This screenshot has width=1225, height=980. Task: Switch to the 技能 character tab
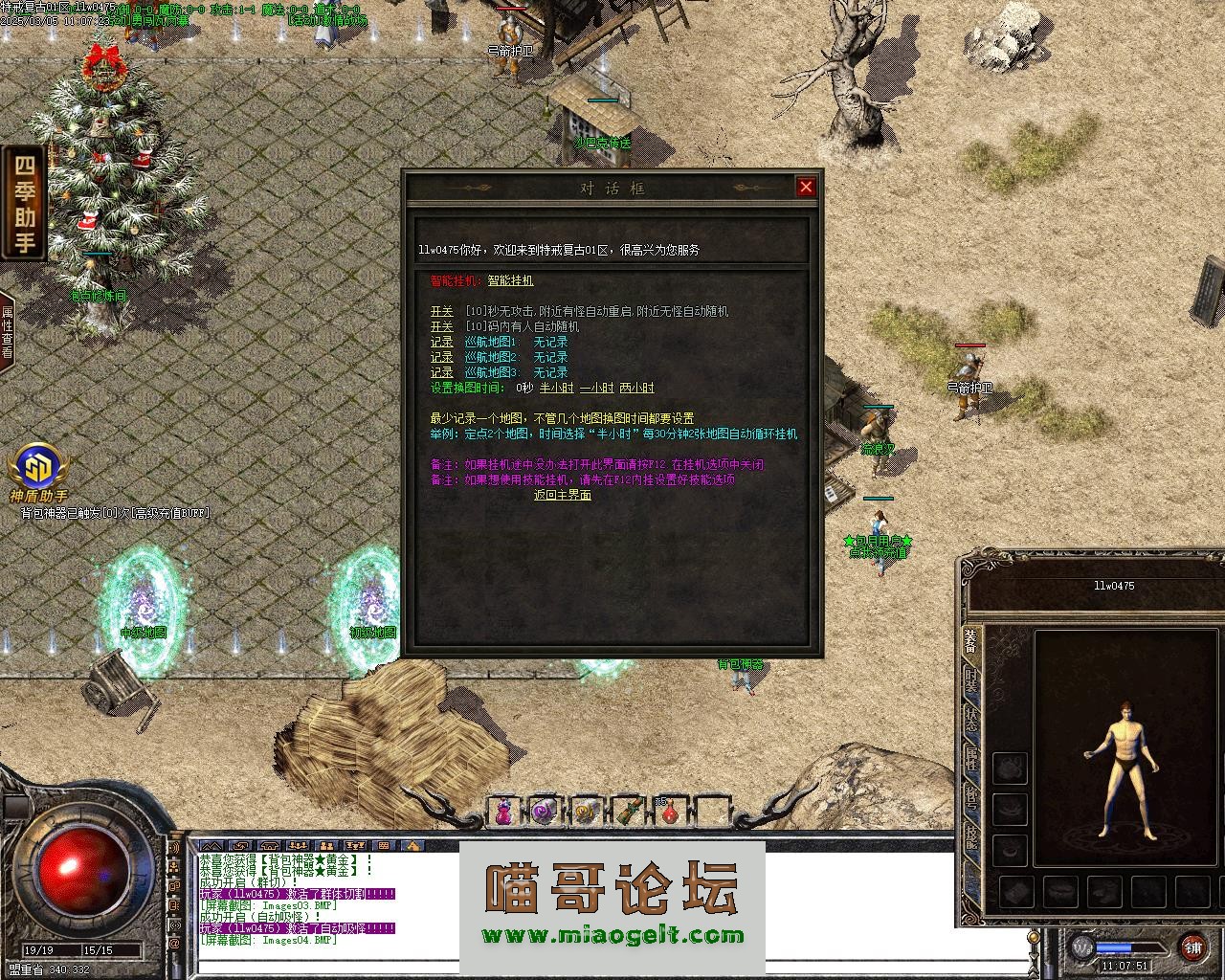[x=970, y=838]
